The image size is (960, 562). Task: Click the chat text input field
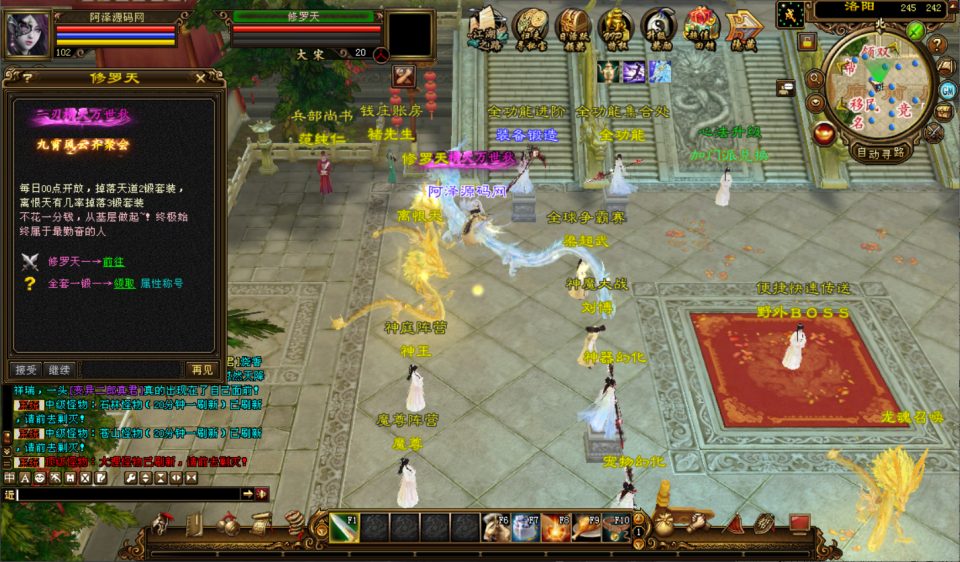tap(128, 494)
